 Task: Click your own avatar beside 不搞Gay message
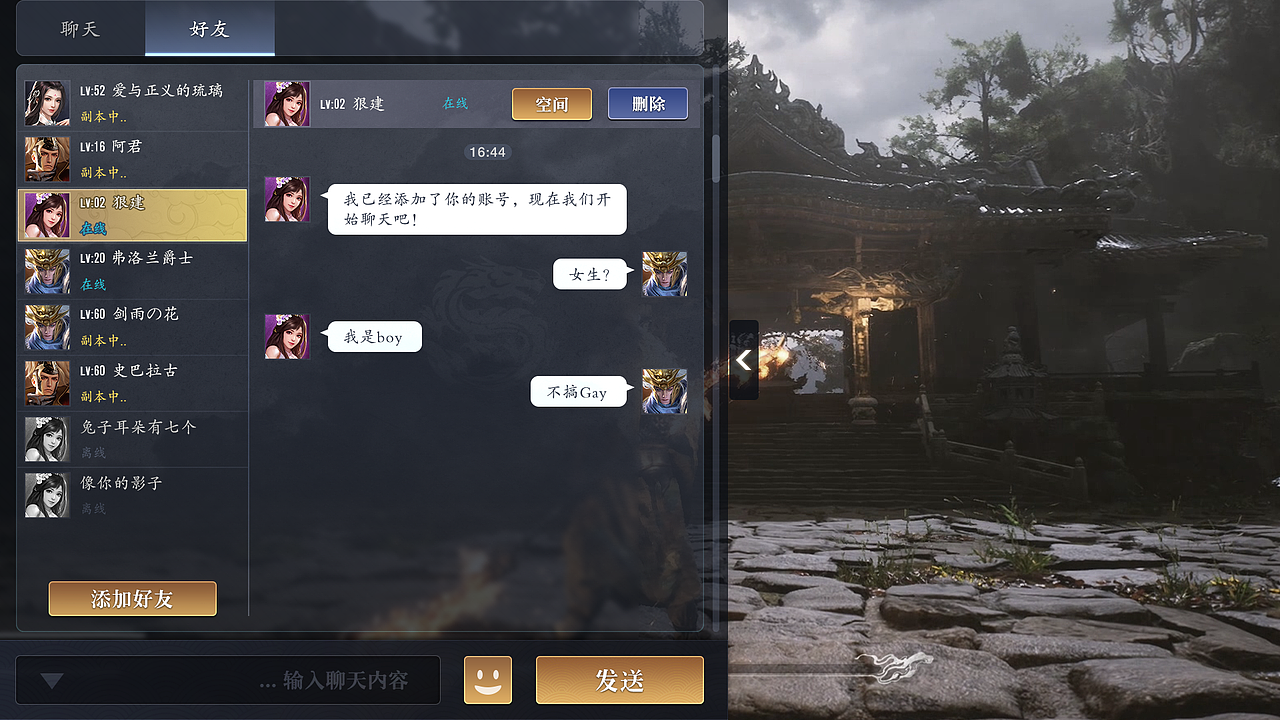pos(664,391)
